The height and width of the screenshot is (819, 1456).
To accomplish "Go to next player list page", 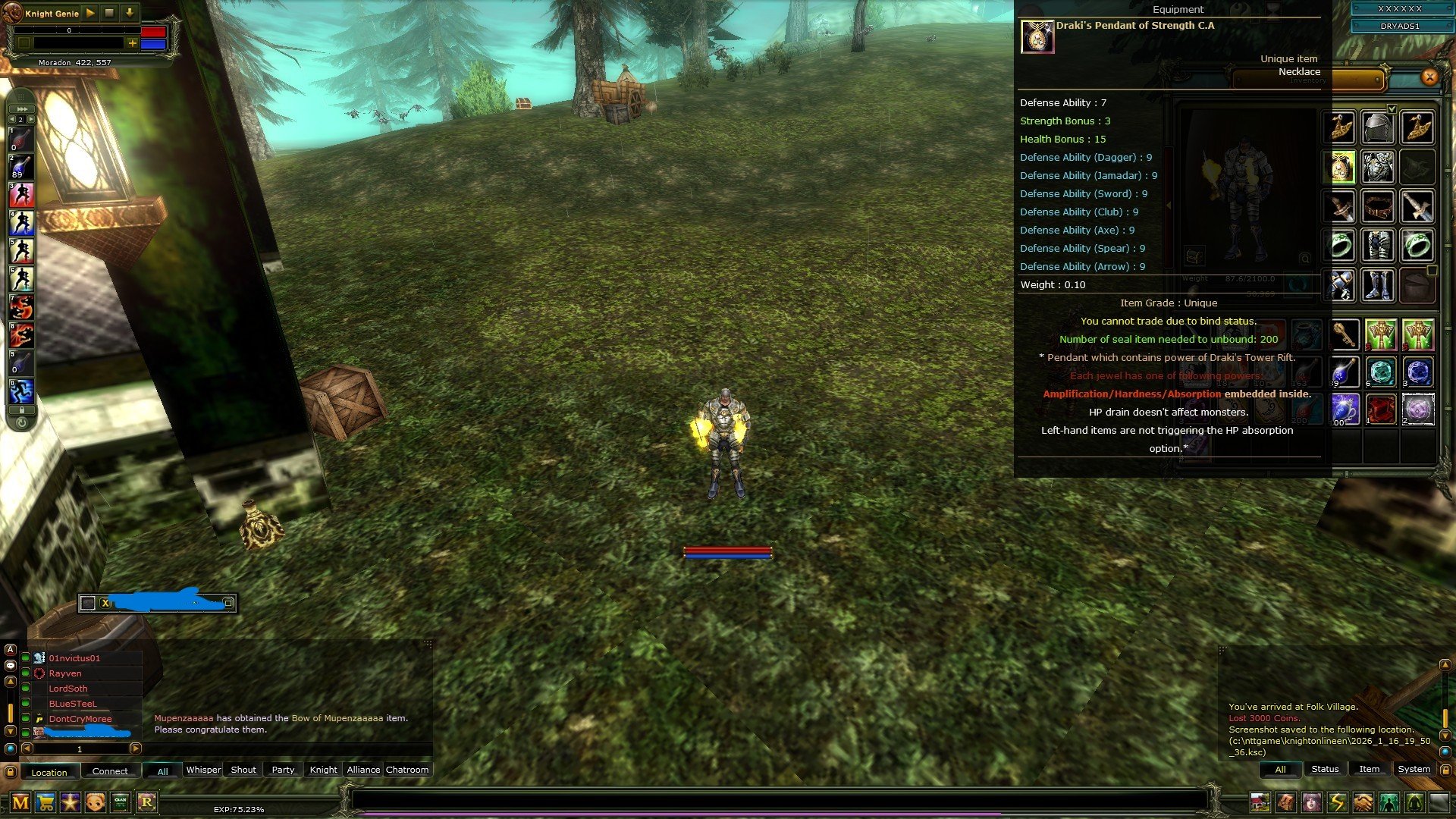I will [x=136, y=748].
